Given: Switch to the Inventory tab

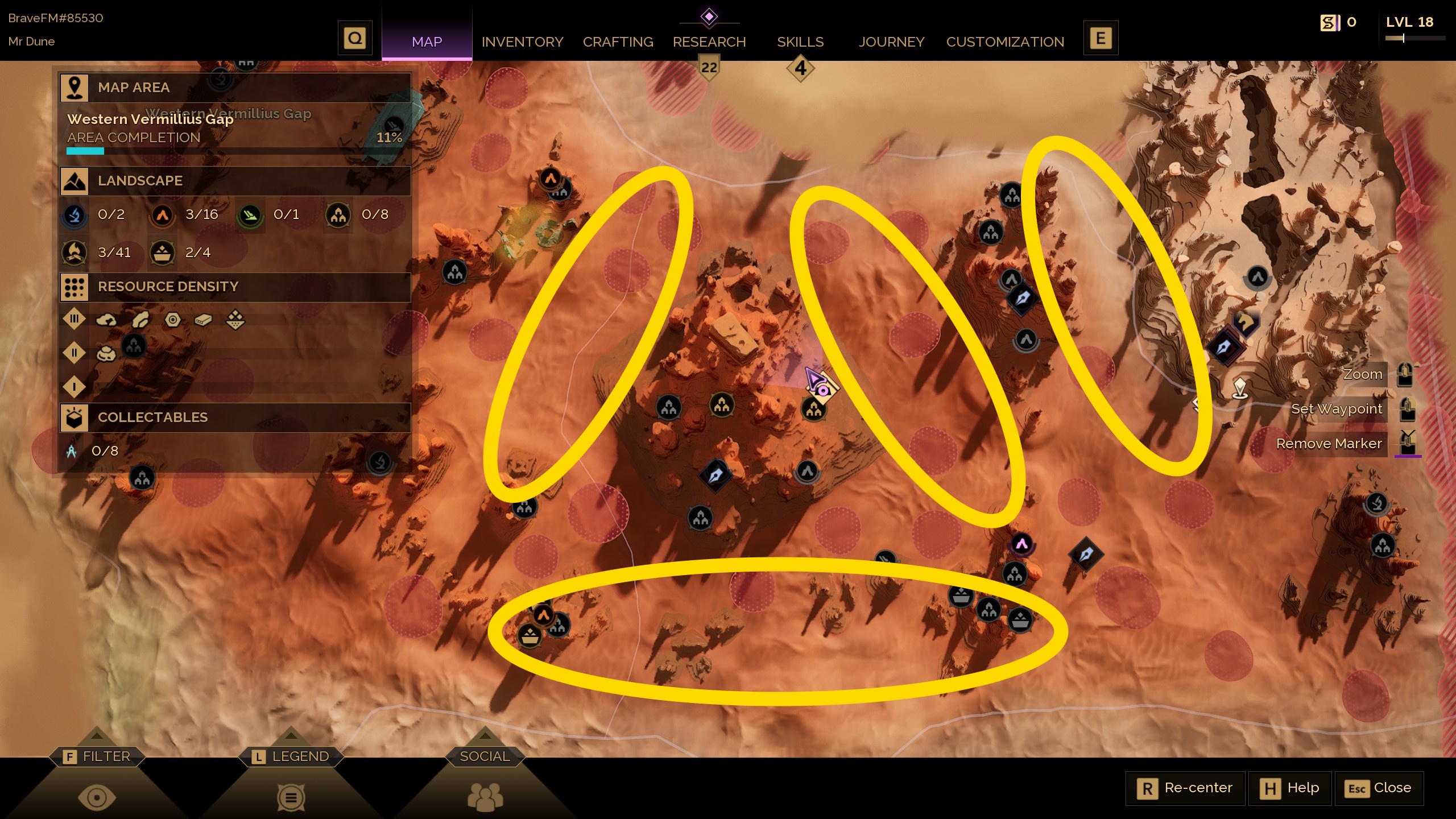Looking at the screenshot, I should (522, 42).
